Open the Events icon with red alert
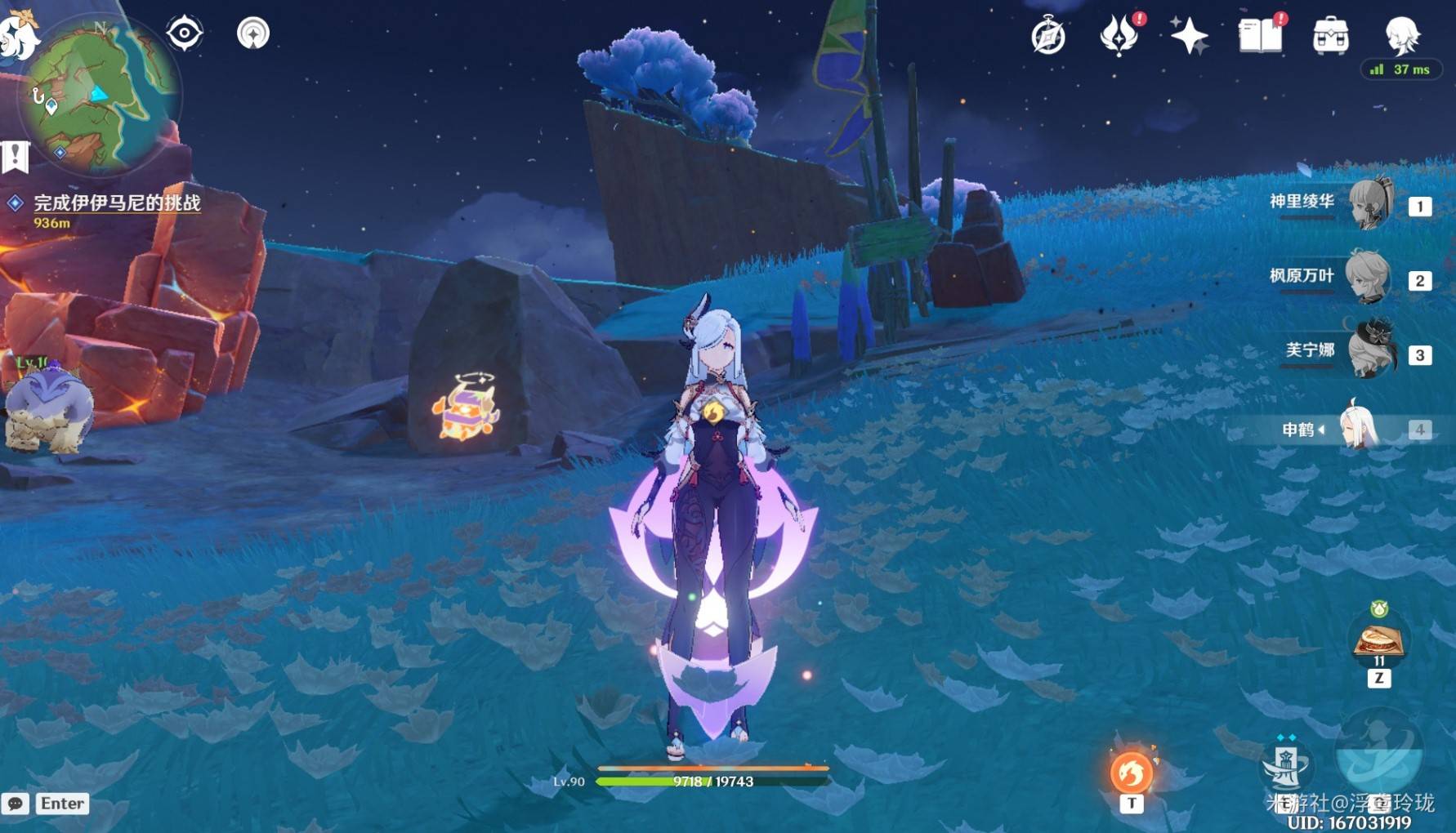The width and height of the screenshot is (1456, 833). 1119,36
